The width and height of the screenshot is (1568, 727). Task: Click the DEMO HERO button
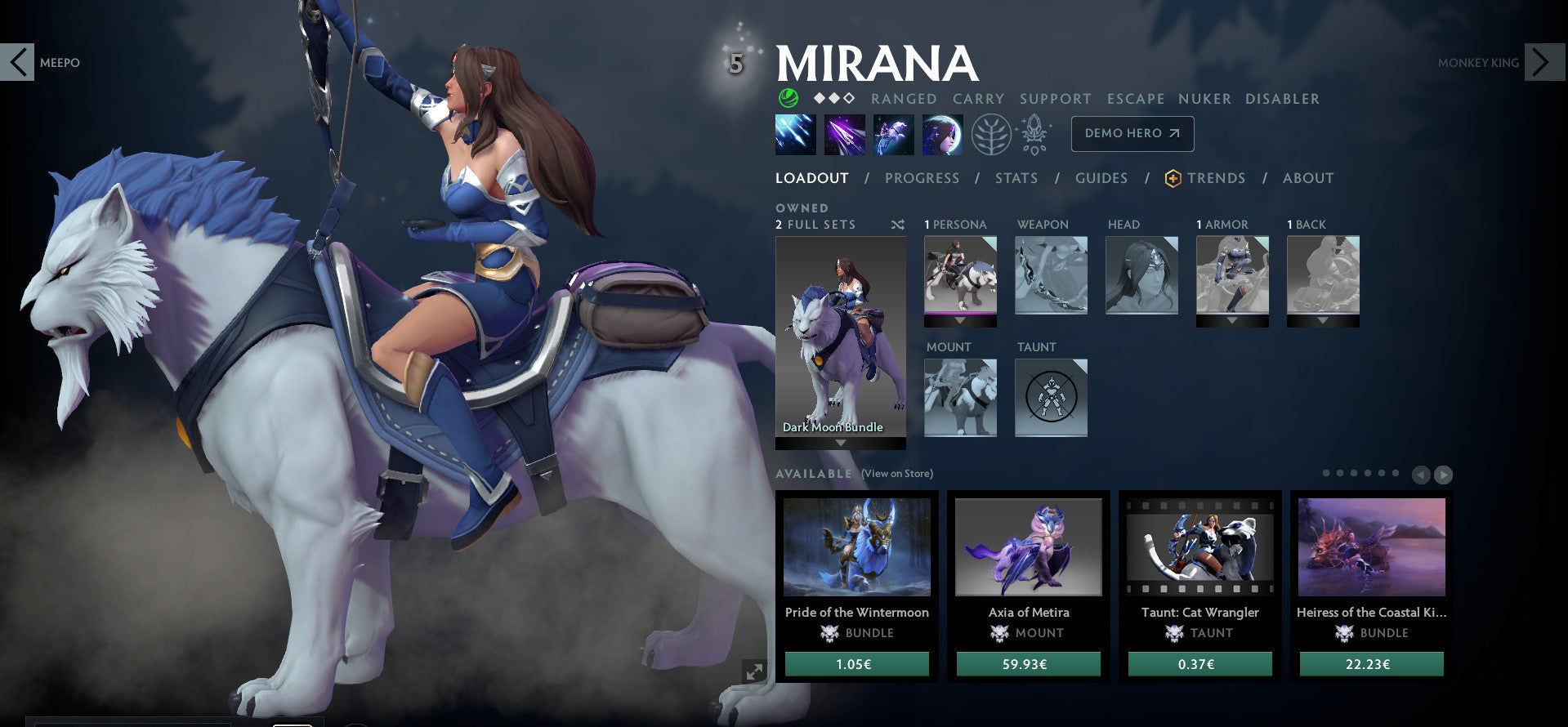tap(1132, 133)
